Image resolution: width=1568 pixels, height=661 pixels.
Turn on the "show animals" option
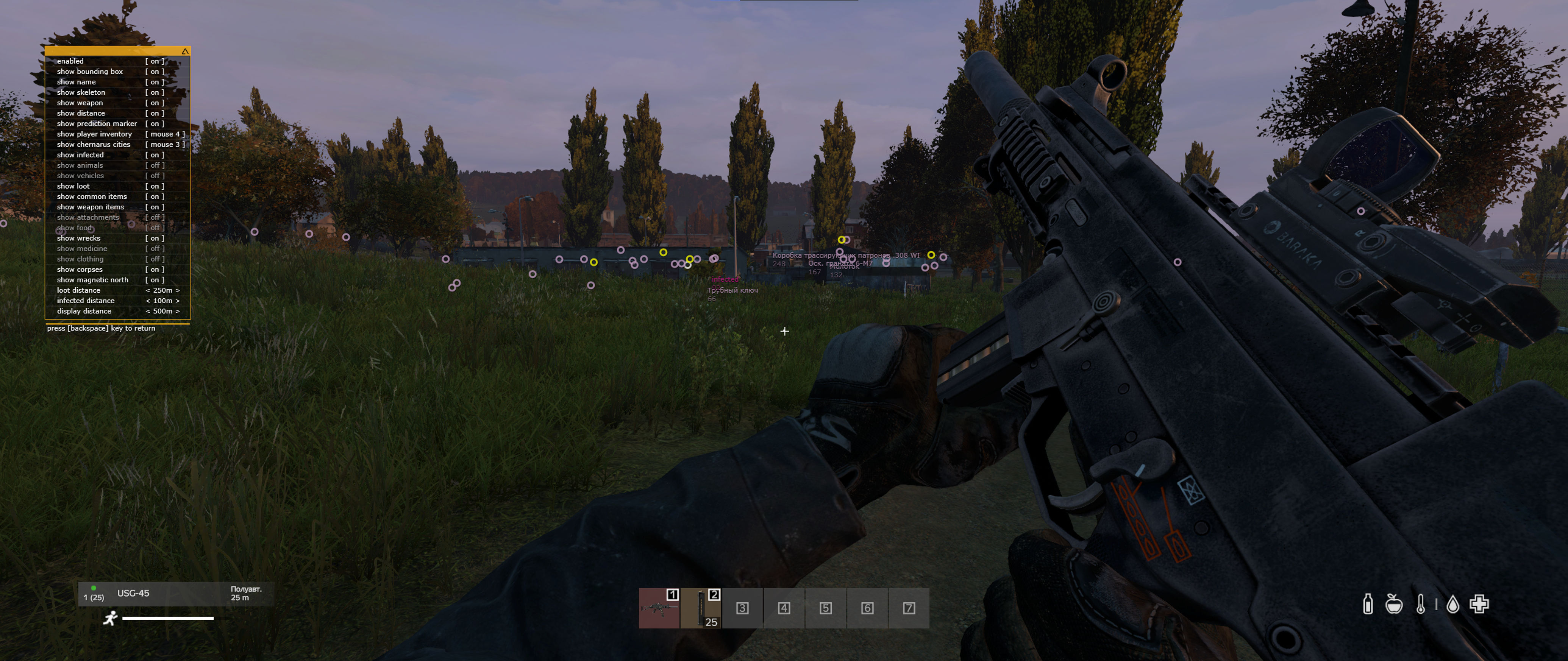pyautogui.click(x=155, y=165)
